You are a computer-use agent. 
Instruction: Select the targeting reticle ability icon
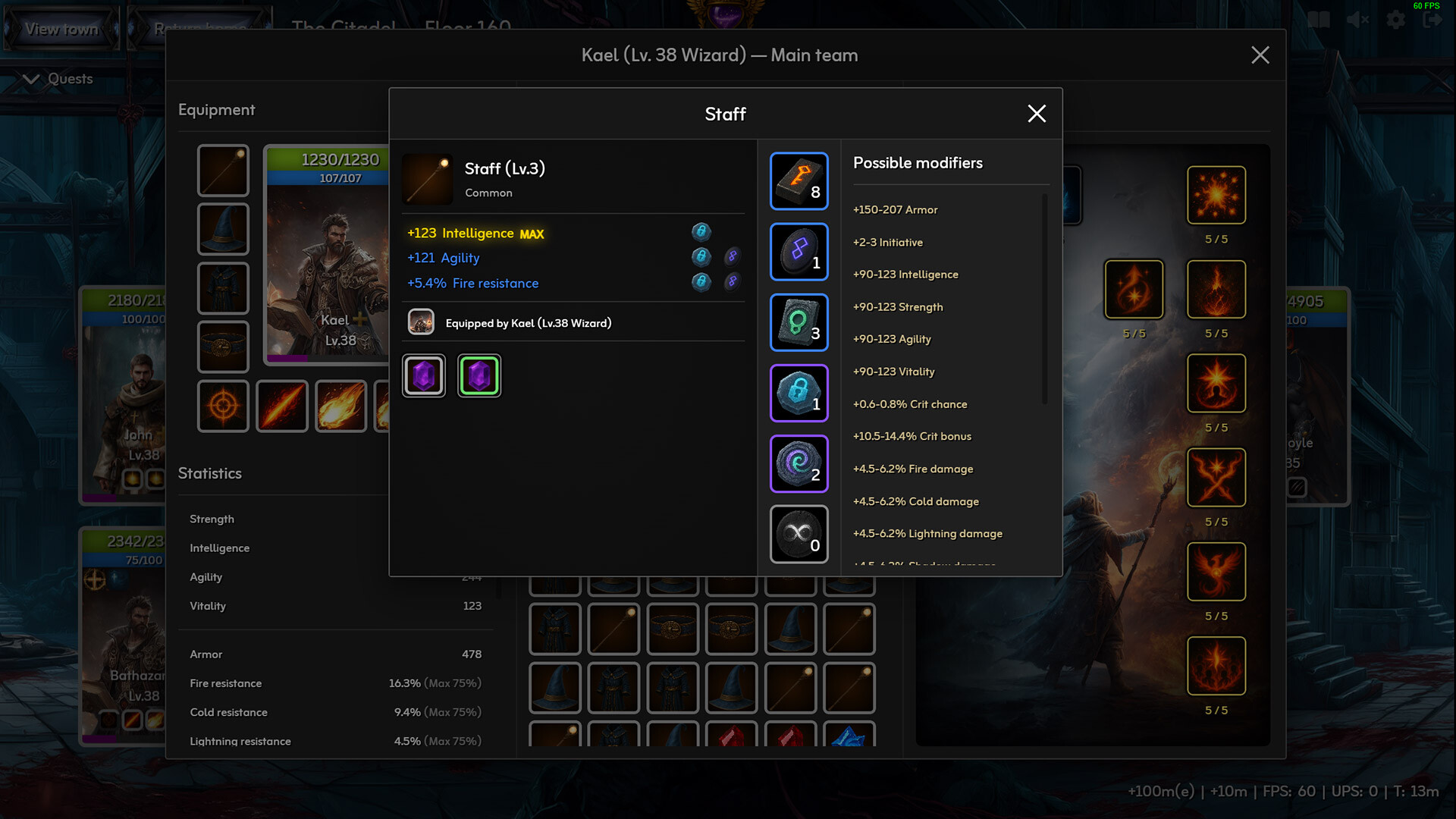(223, 406)
